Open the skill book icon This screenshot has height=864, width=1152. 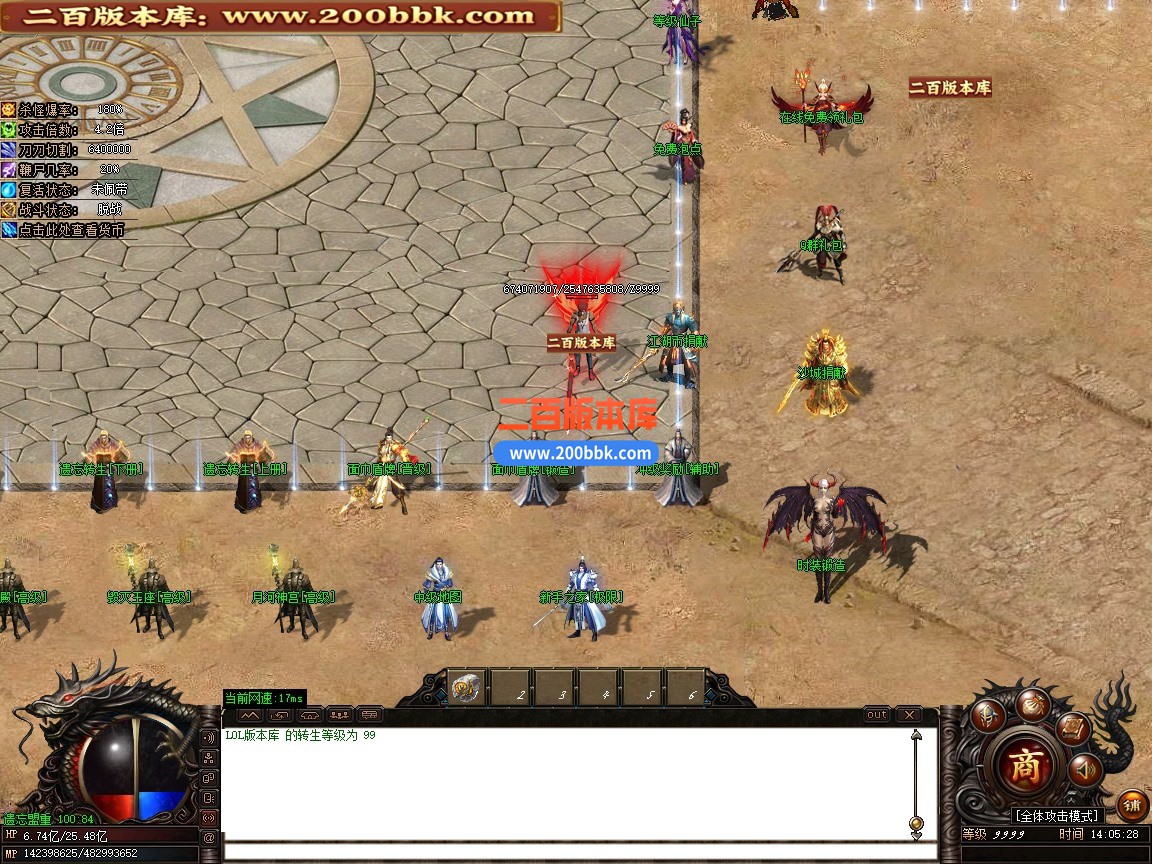pyautogui.click(x=1074, y=728)
